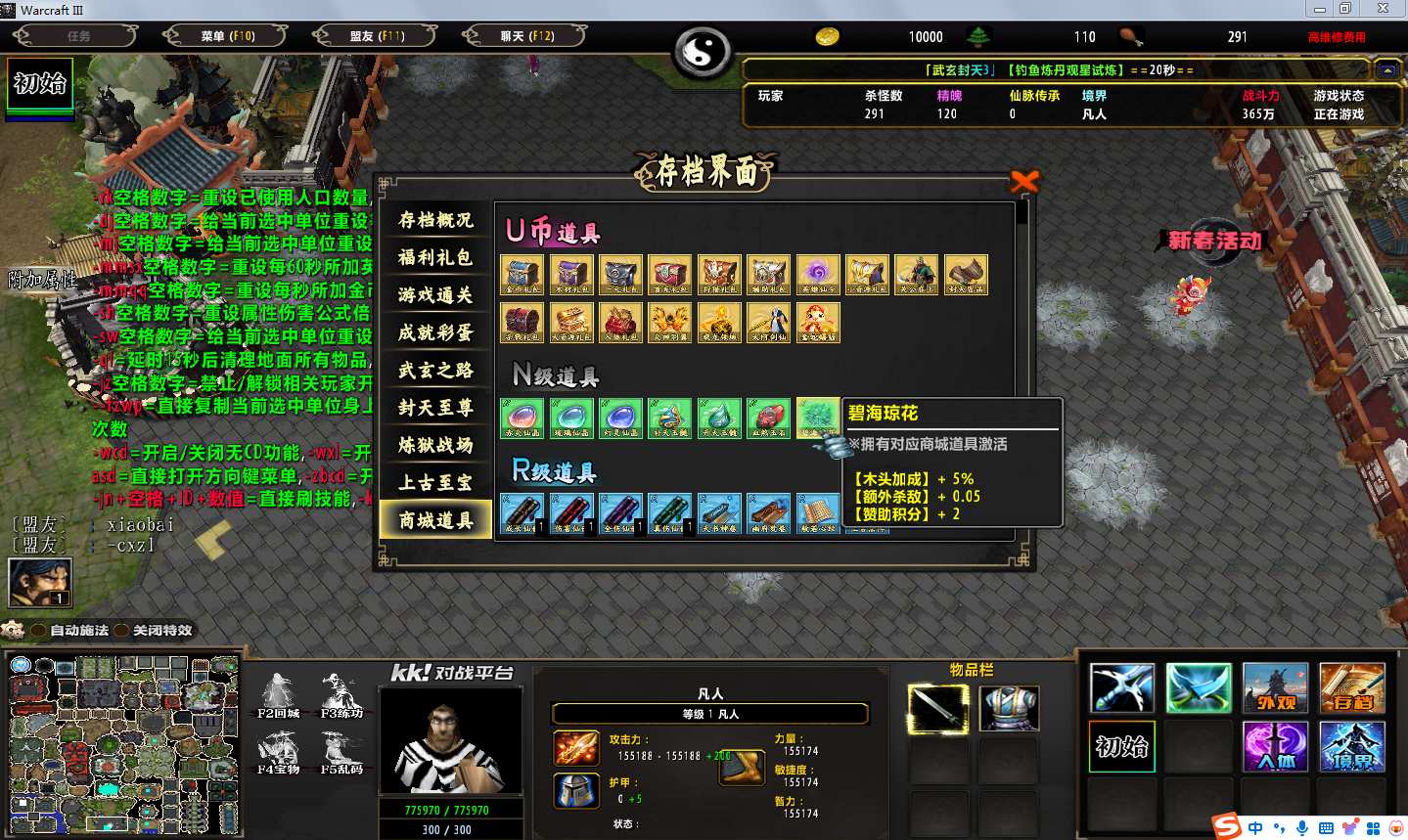Activate the 境界 realm ability icon
Image resolution: width=1408 pixels, height=840 pixels.
click(1351, 747)
